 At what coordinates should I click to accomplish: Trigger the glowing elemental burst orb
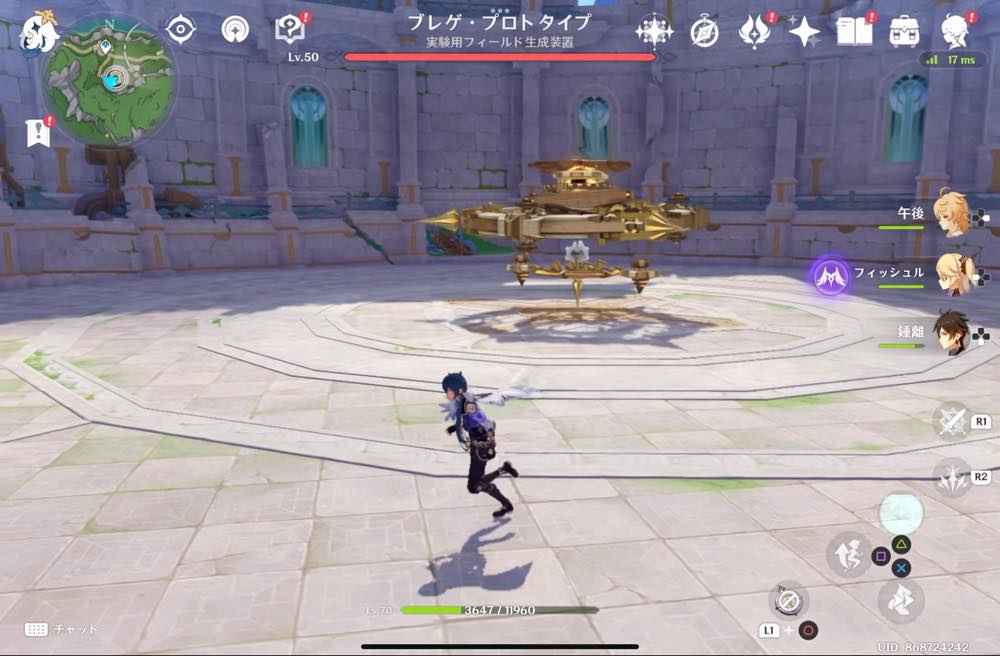900,512
